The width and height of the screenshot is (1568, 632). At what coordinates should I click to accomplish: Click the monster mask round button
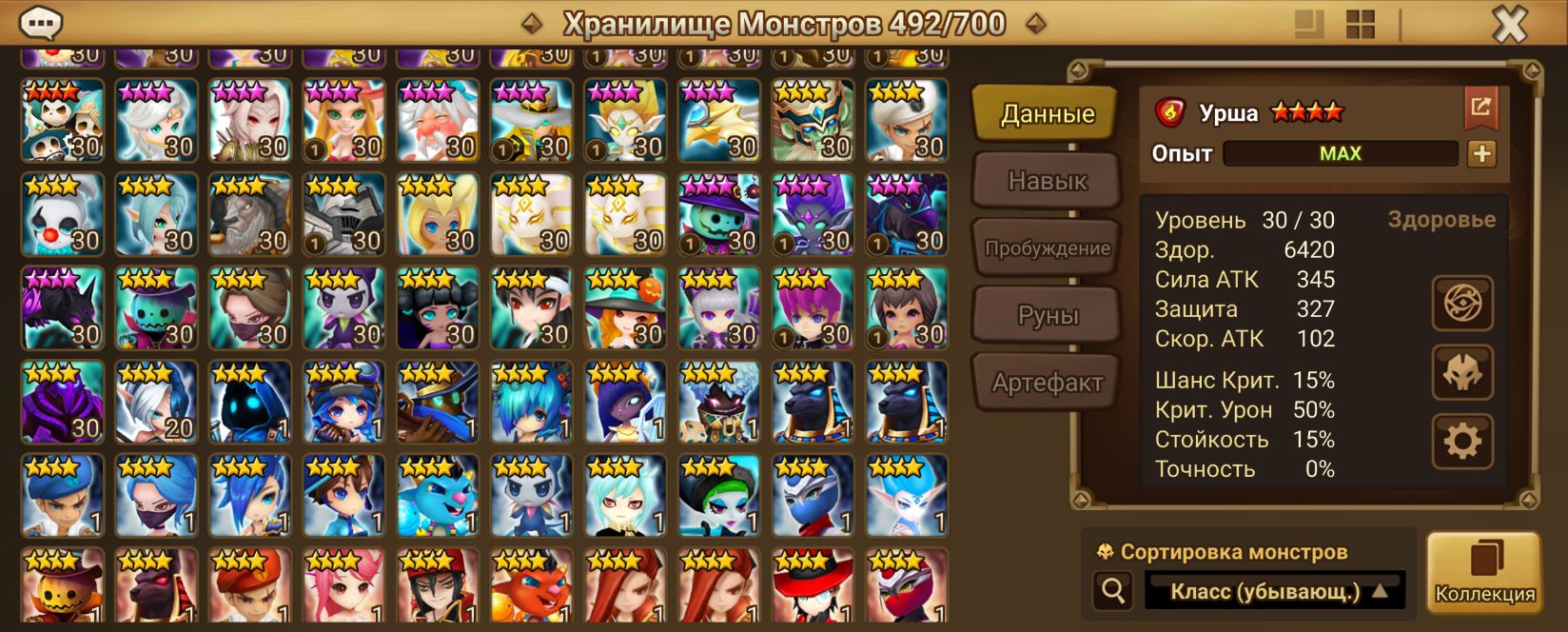point(1462,372)
